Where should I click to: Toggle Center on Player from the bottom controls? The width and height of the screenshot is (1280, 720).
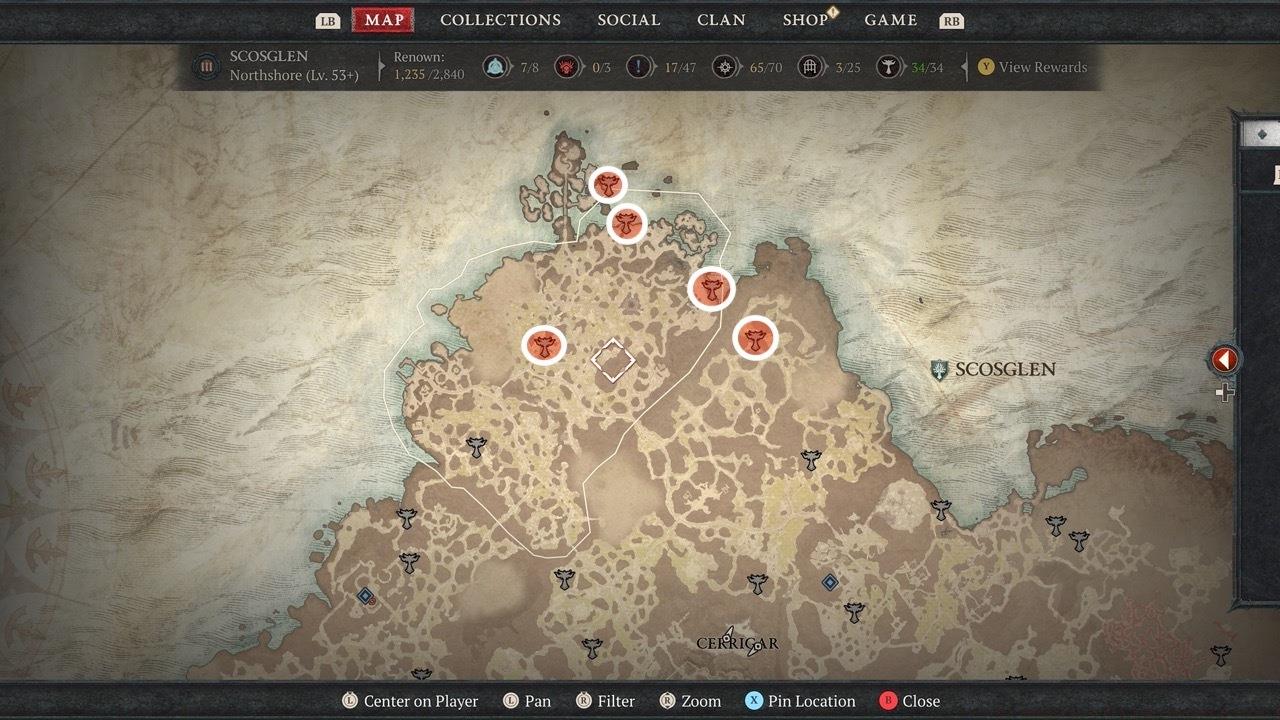[x=410, y=701]
